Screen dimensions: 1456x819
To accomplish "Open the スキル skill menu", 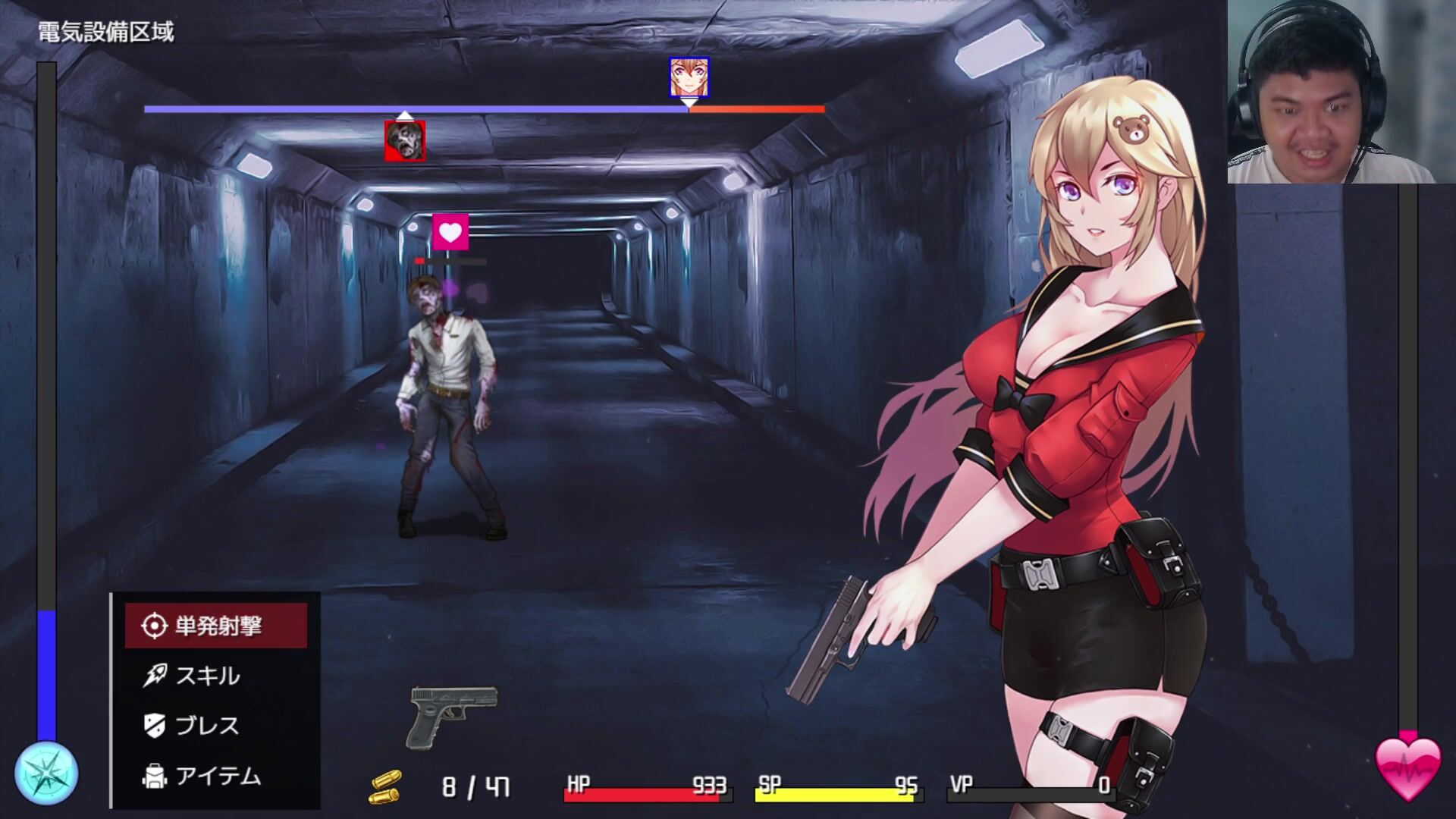I will pyautogui.click(x=206, y=676).
